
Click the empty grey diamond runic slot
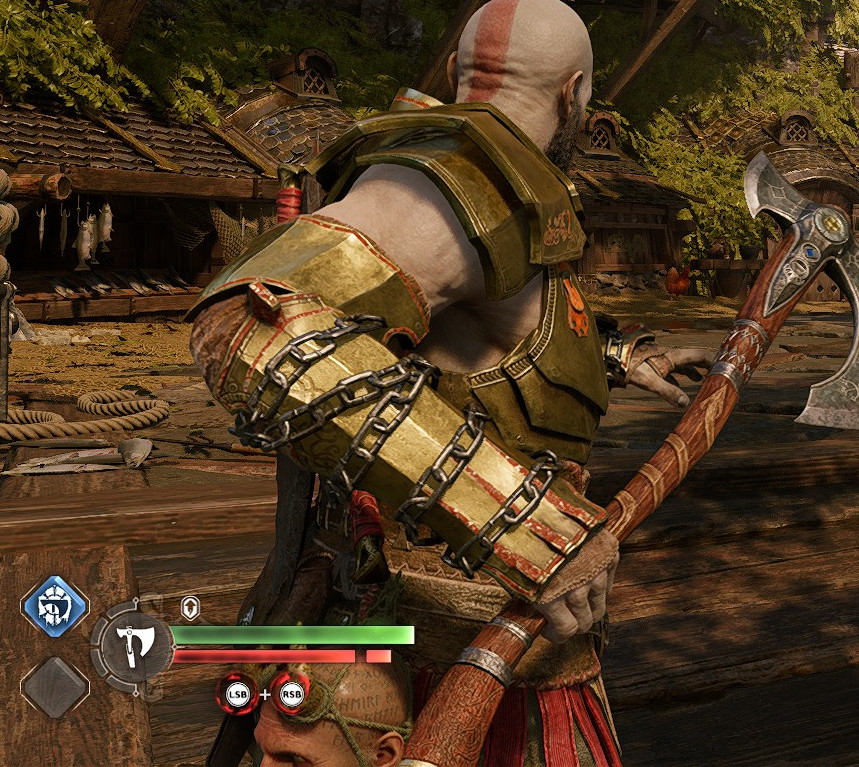tap(54, 686)
